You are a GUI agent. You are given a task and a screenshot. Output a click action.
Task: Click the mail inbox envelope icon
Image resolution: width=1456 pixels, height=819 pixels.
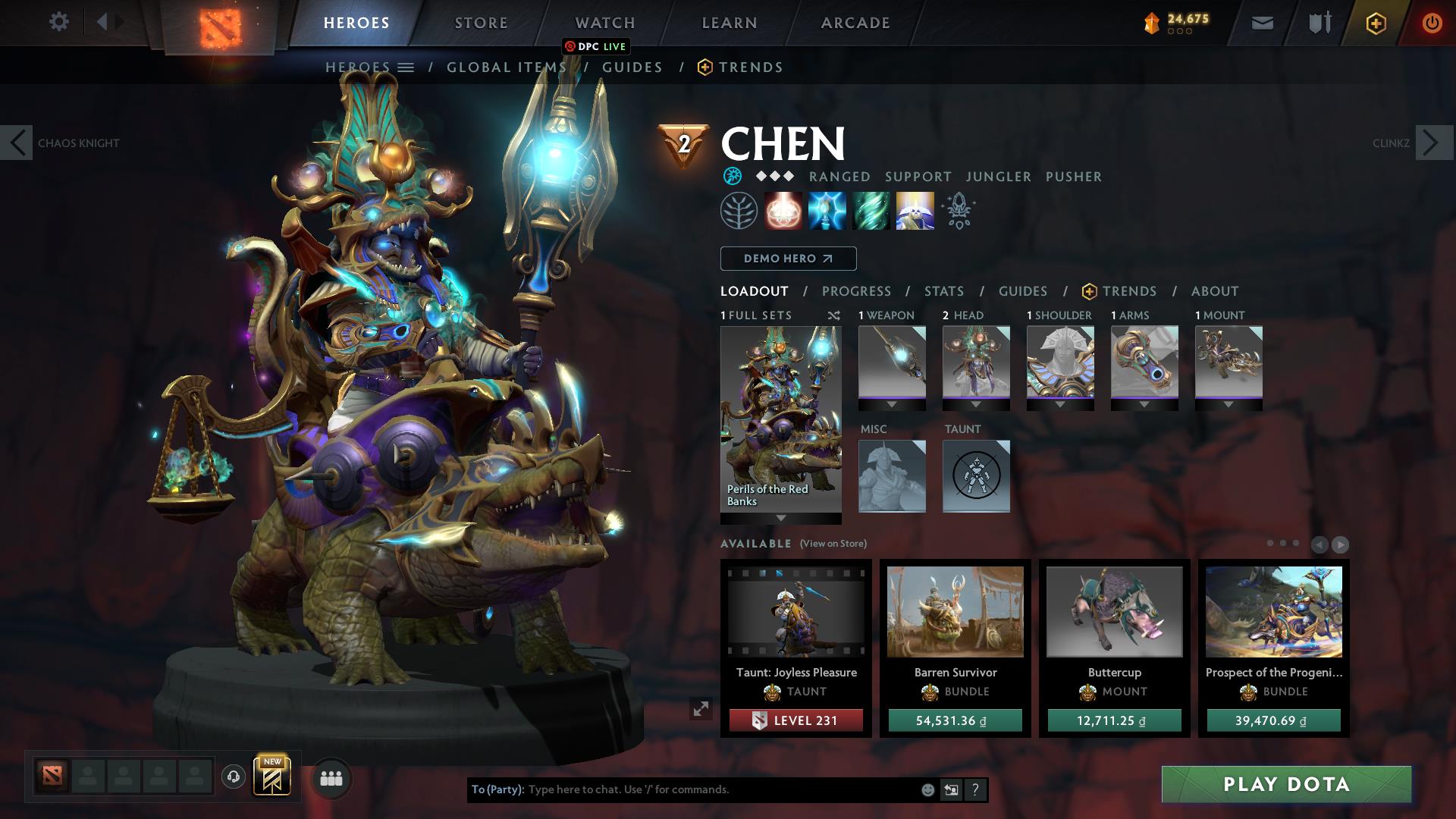(1262, 23)
